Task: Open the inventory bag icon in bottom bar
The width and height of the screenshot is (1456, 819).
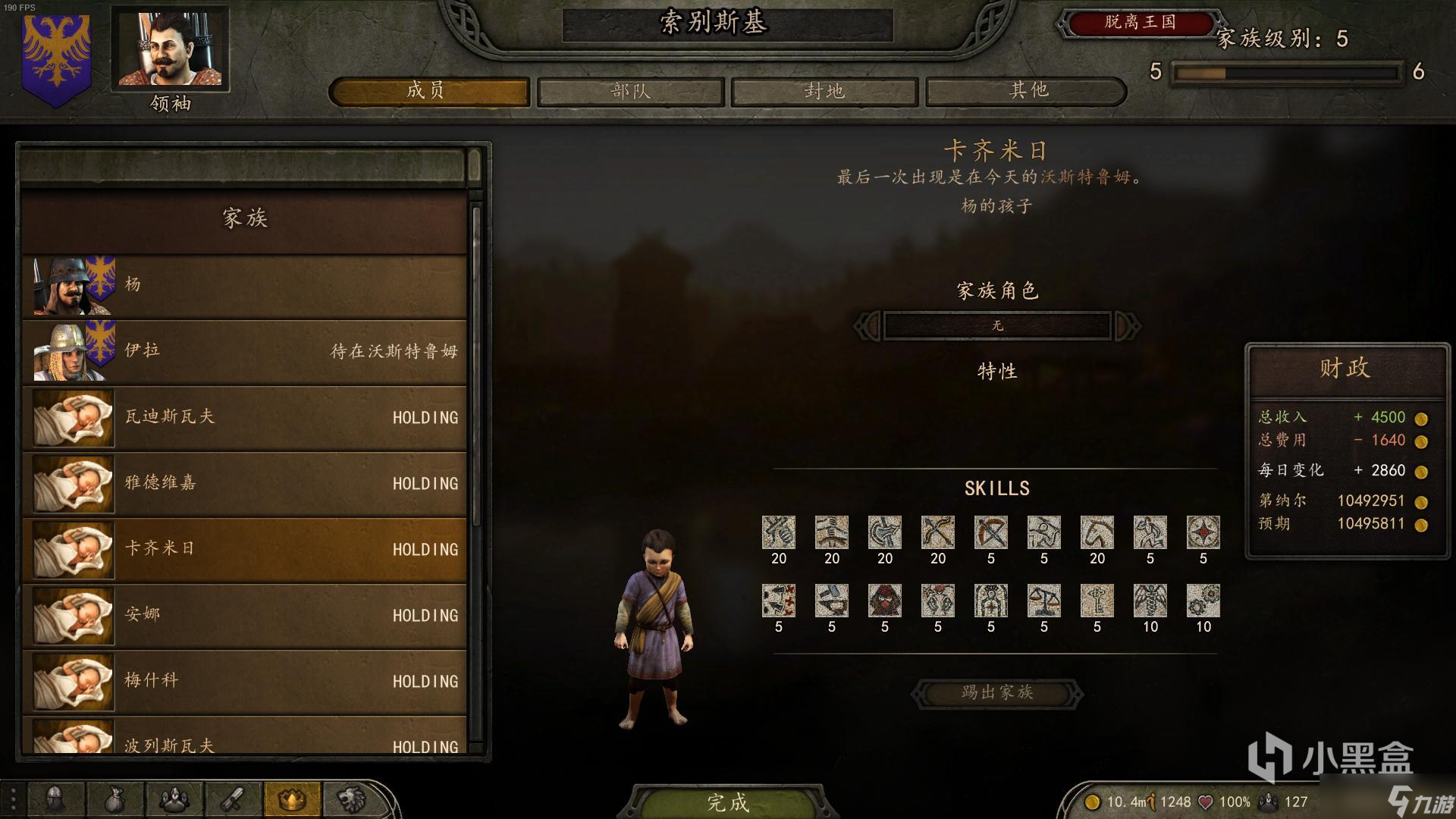Action: click(x=115, y=800)
